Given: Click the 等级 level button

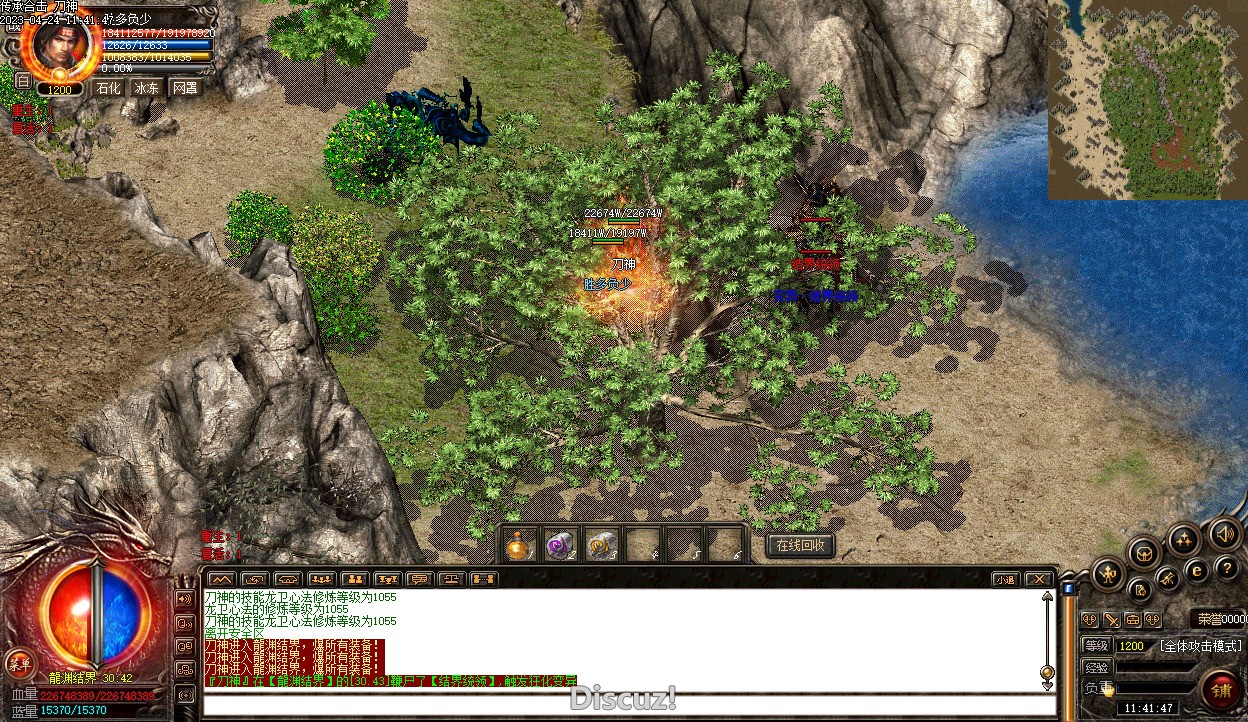Looking at the screenshot, I should [x=1096, y=646].
